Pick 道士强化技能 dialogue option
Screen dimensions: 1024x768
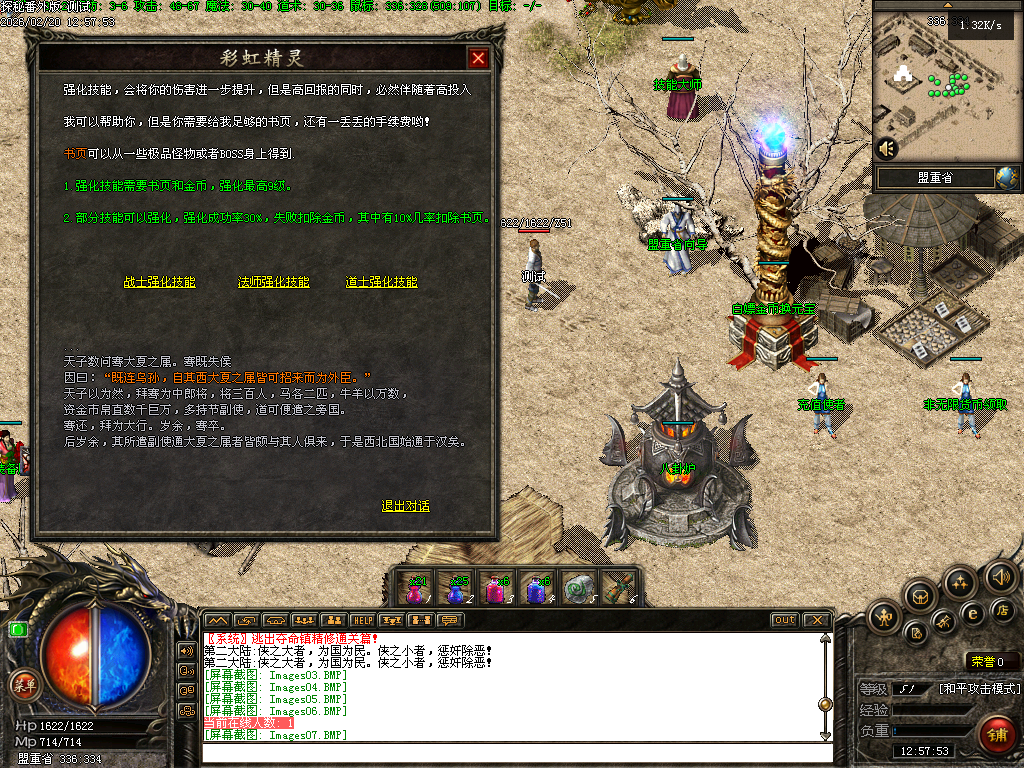pyautogui.click(x=382, y=282)
